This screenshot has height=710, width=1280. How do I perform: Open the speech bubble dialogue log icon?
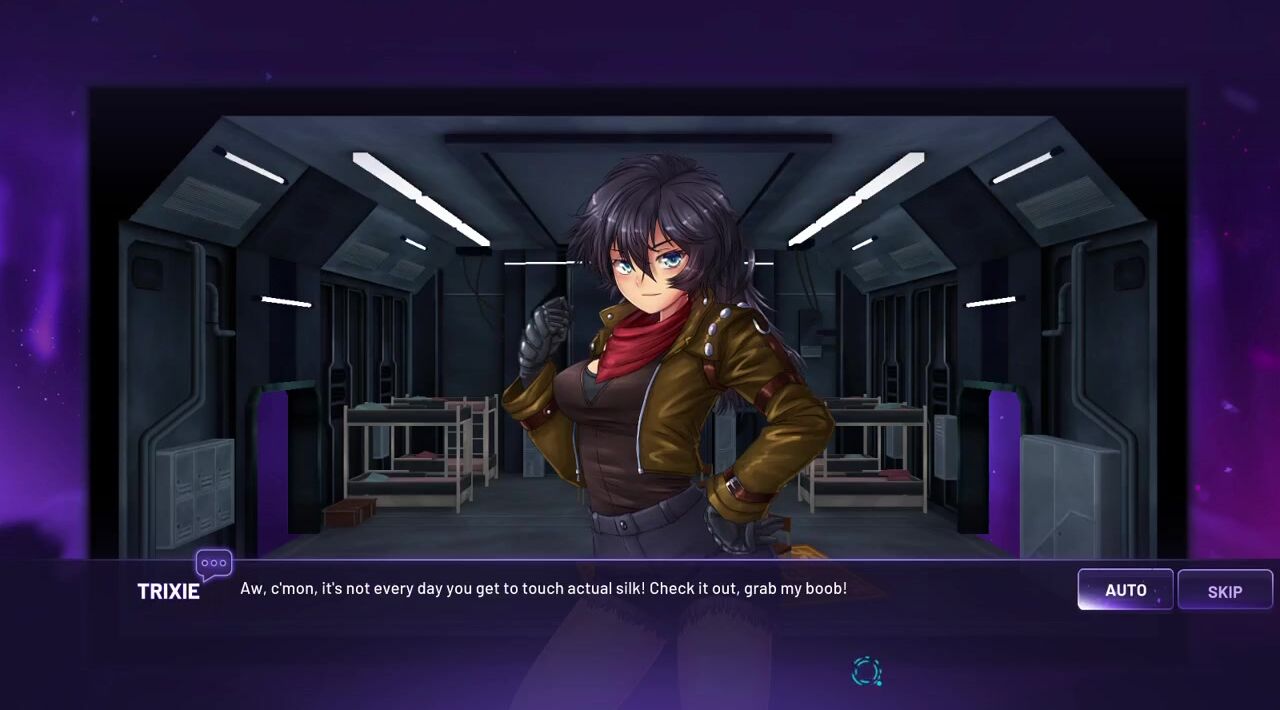(214, 565)
